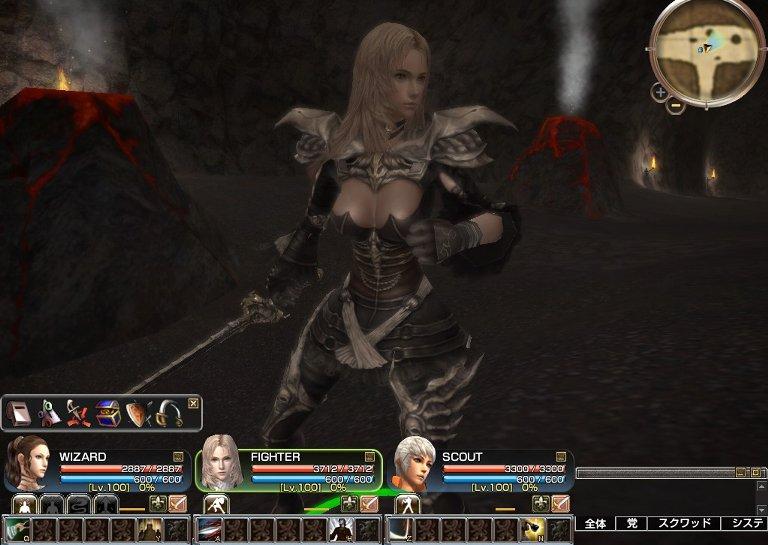This screenshot has height=545, width=768.
Task: Close the small menu icon bar
Action: tap(193, 403)
